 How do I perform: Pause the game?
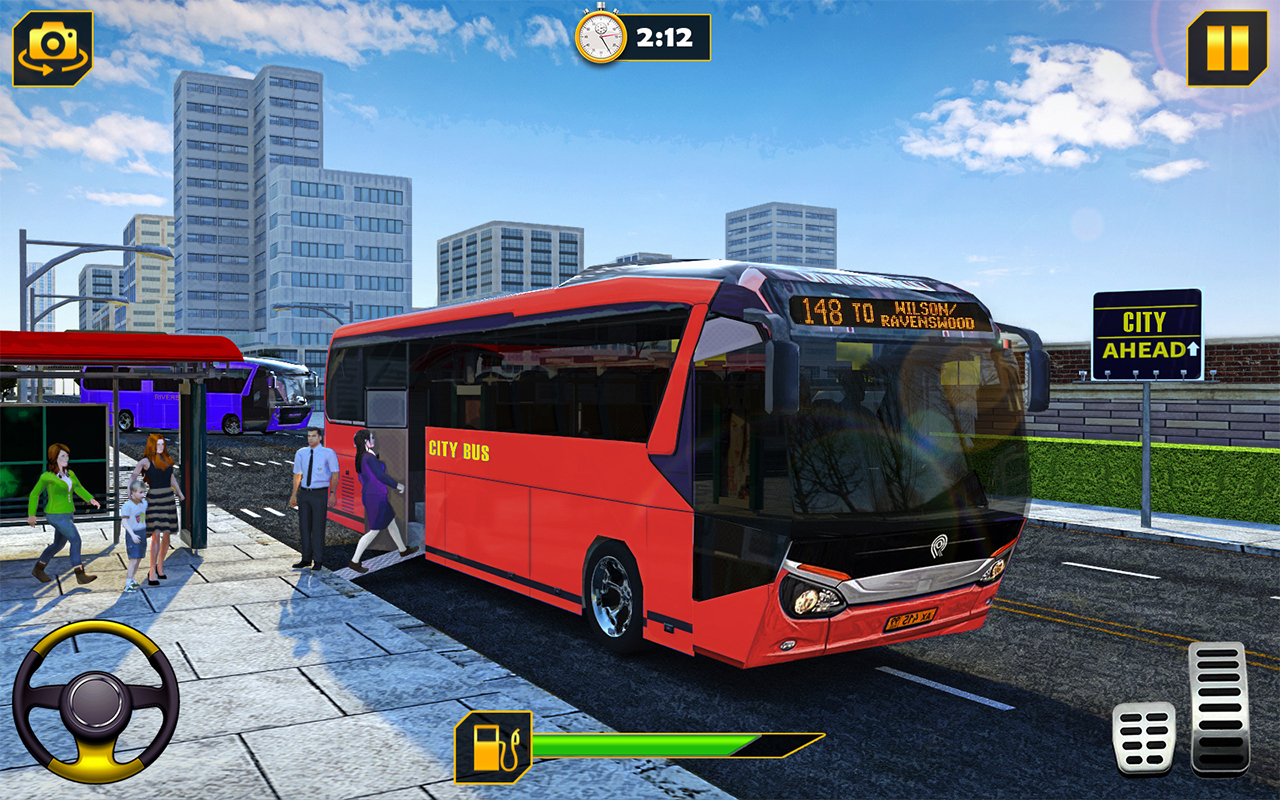[1227, 48]
